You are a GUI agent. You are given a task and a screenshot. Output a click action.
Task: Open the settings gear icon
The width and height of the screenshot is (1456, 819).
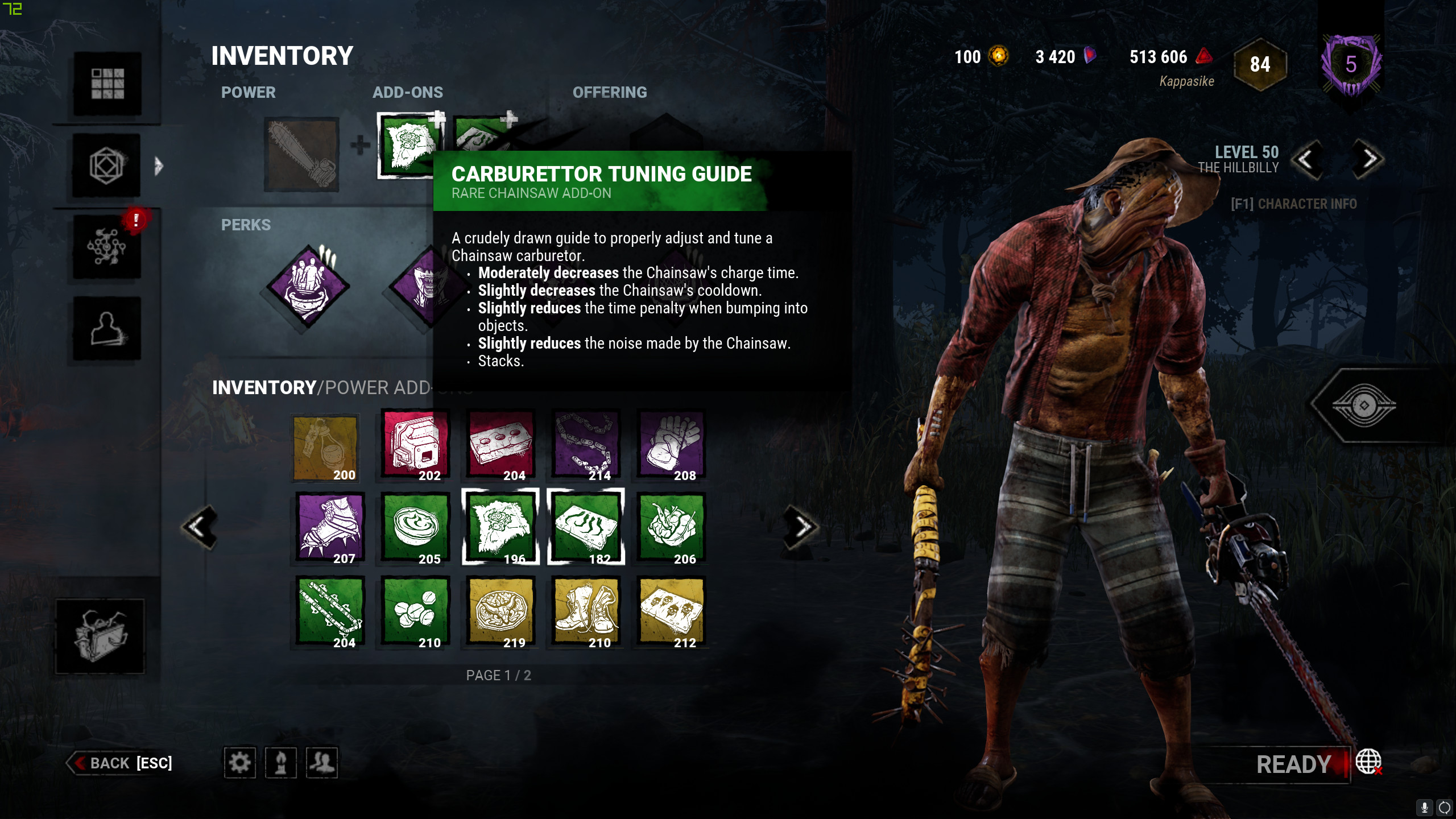pos(239,763)
